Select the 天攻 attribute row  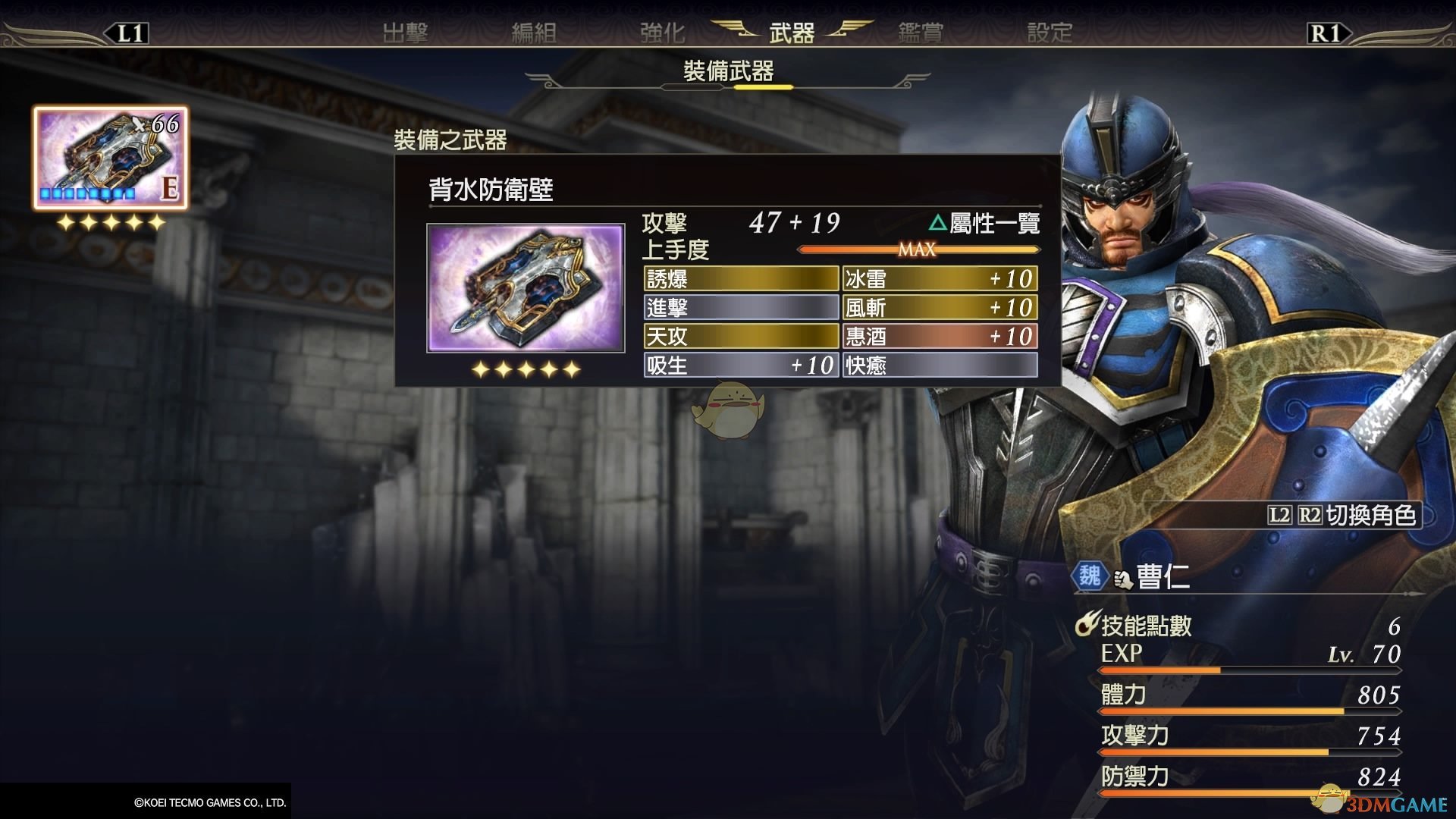741,336
